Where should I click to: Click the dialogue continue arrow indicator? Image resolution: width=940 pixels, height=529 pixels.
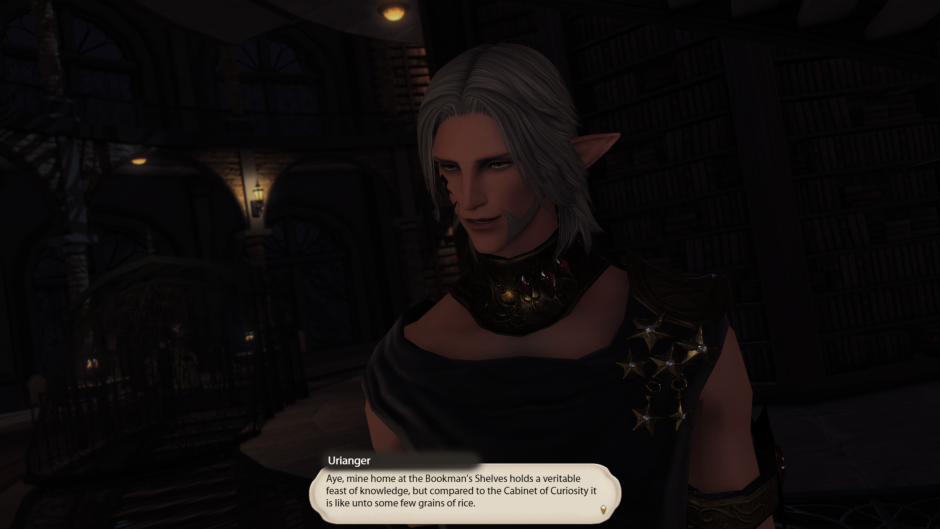(x=602, y=511)
